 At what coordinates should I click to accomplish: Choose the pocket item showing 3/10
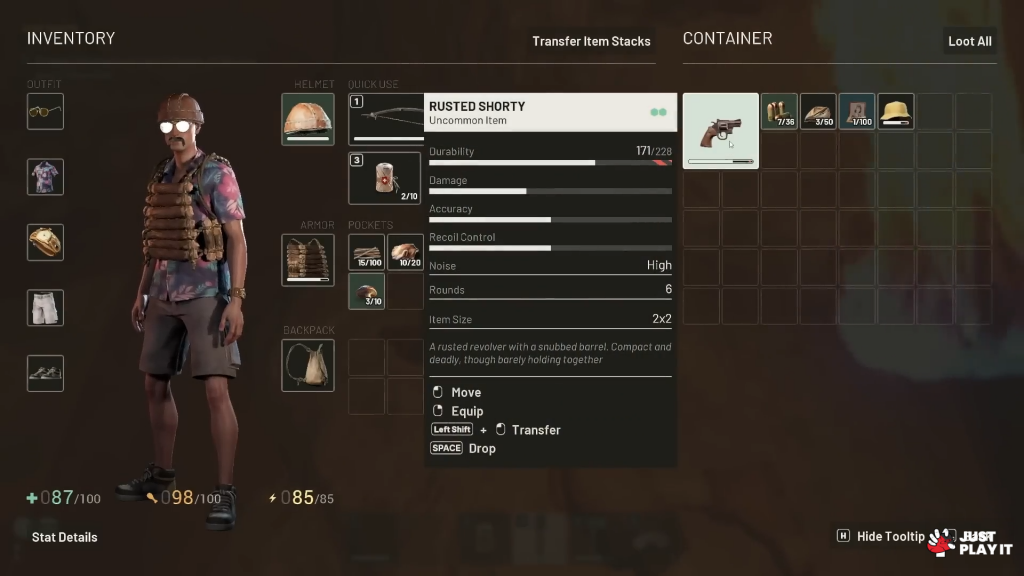point(366,291)
